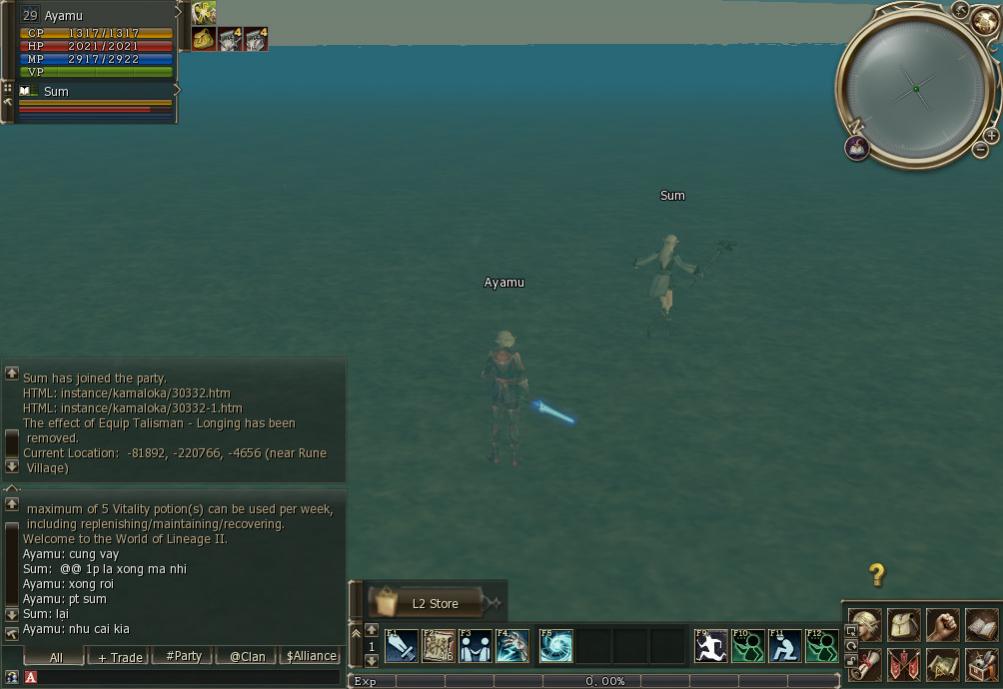Open the character face menu icon
The width and height of the screenshot is (1003, 689).
pos(865,625)
